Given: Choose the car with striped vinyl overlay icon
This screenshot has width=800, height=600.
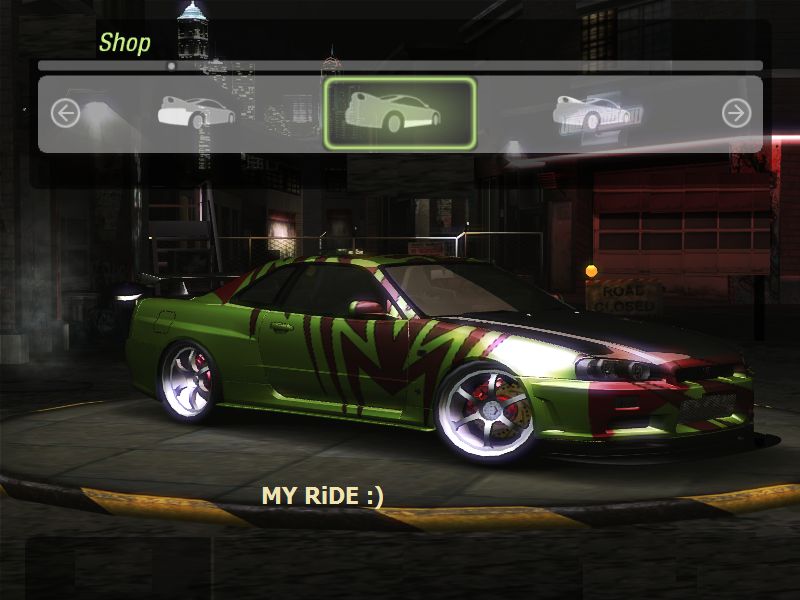Looking at the screenshot, I should [592, 113].
